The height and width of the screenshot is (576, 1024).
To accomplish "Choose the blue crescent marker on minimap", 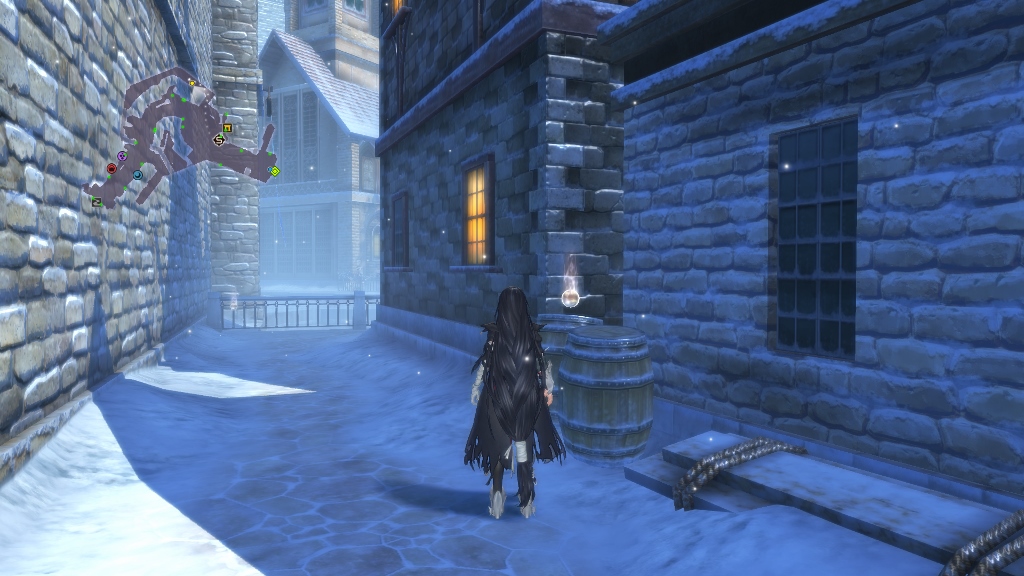I will [x=138, y=175].
